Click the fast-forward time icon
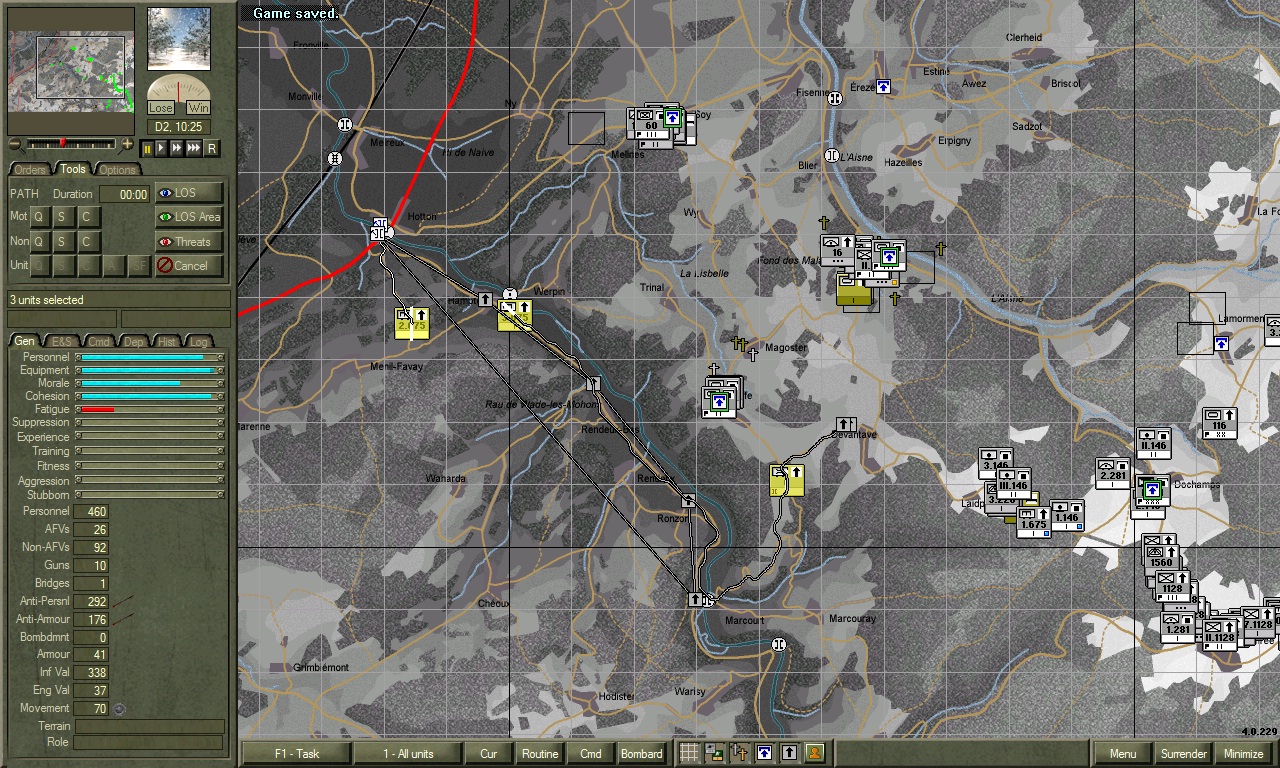 pos(176,148)
